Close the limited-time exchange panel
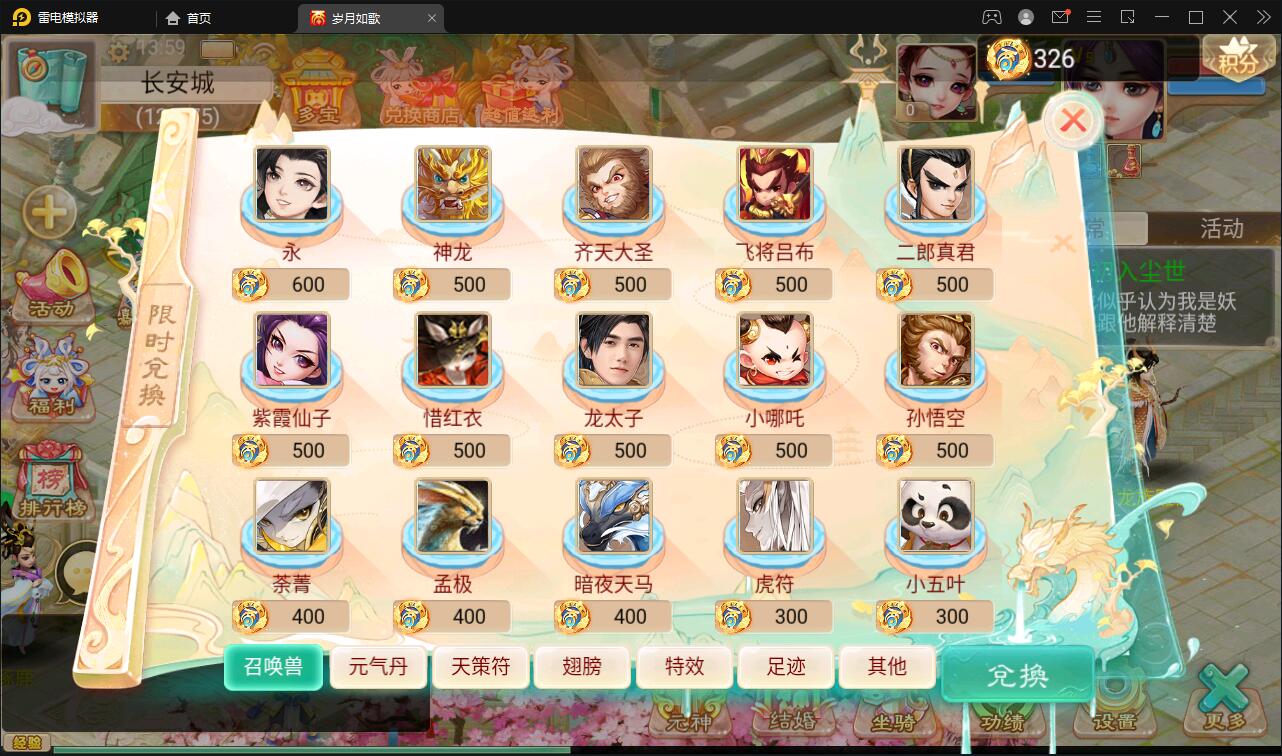 (1072, 120)
